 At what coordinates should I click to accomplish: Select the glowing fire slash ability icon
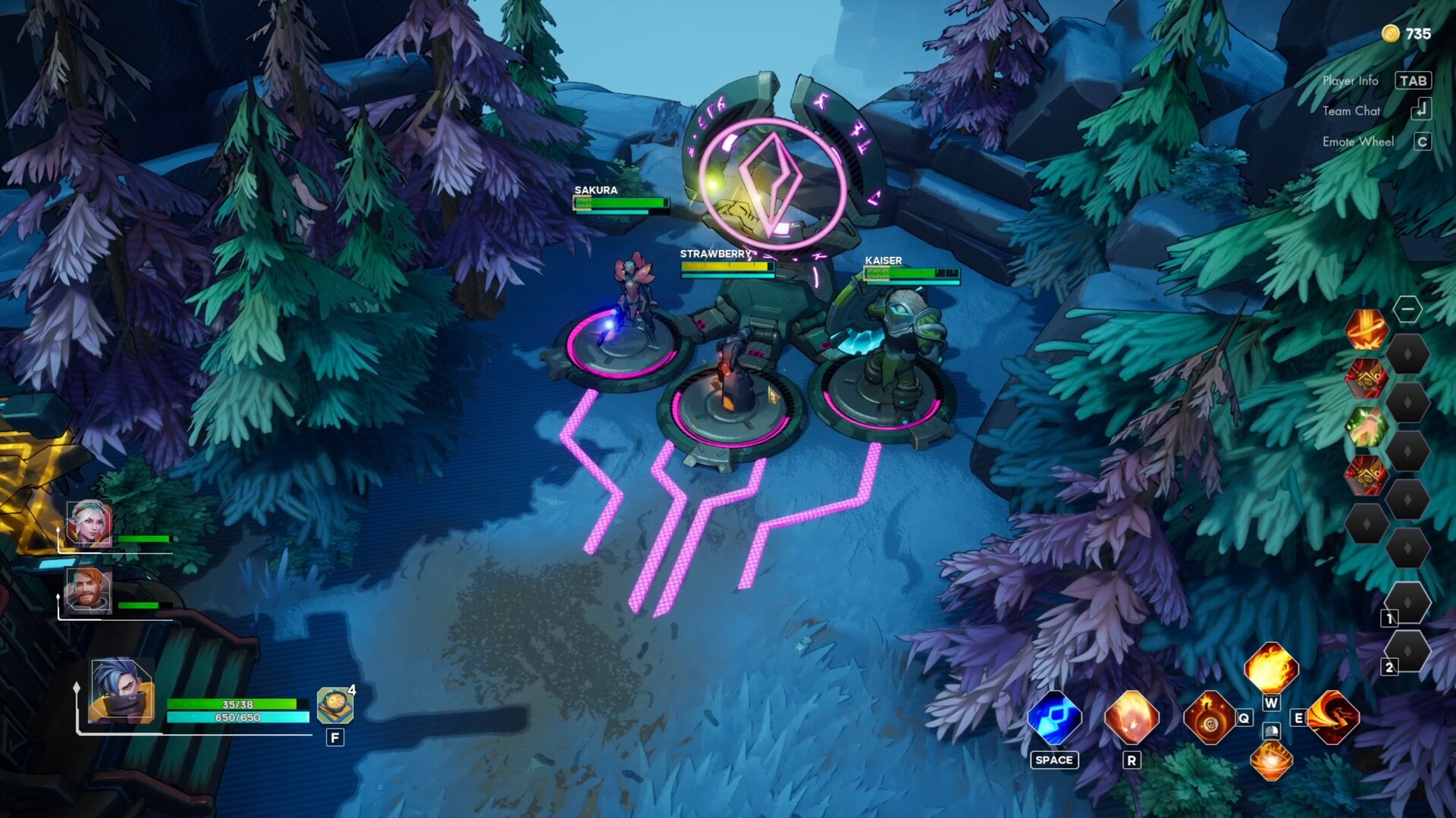click(x=1271, y=760)
